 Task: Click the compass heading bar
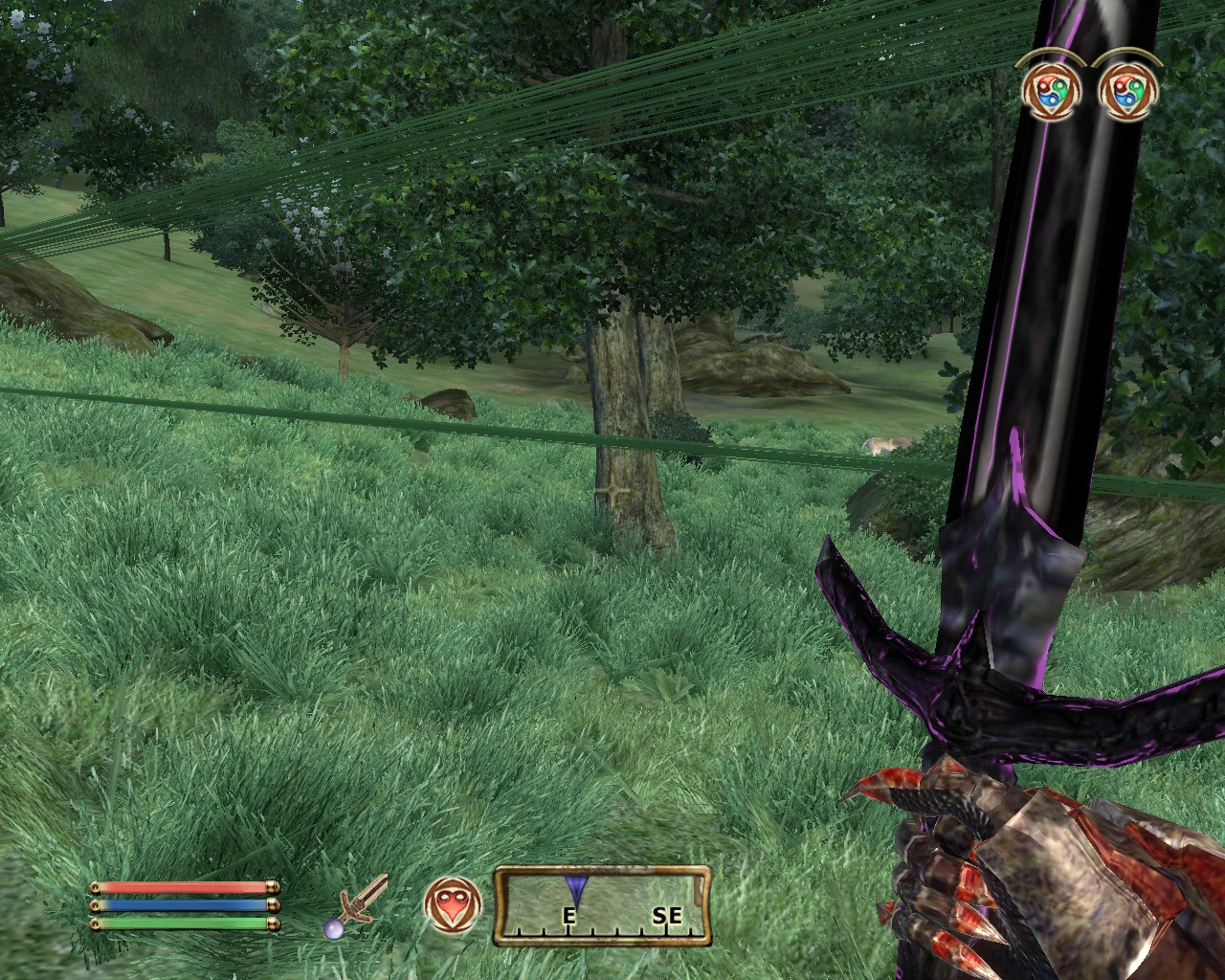[603, 905]
